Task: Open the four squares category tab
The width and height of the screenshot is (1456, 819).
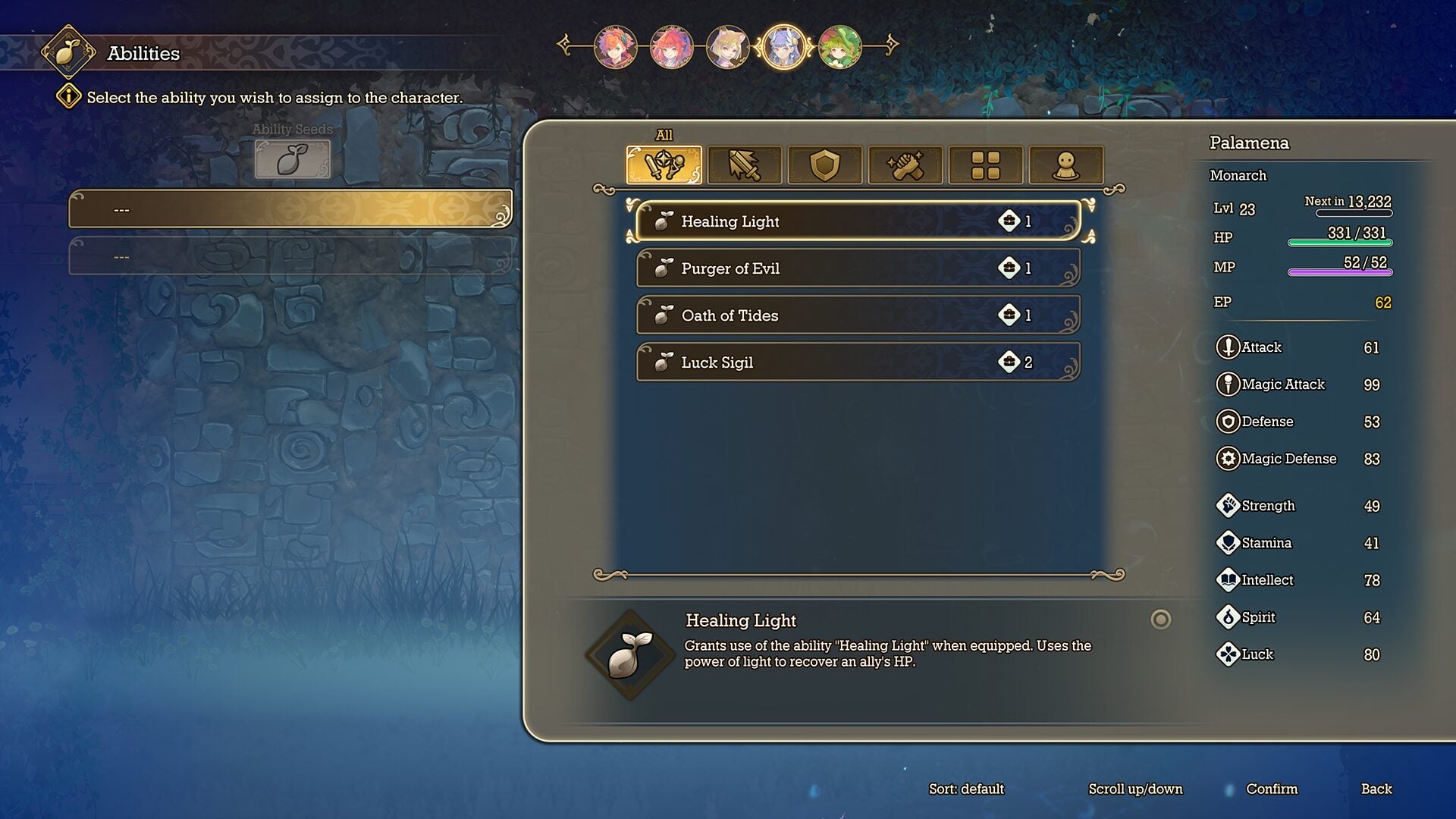Action: pyautogui.click(x=985, y=165)
